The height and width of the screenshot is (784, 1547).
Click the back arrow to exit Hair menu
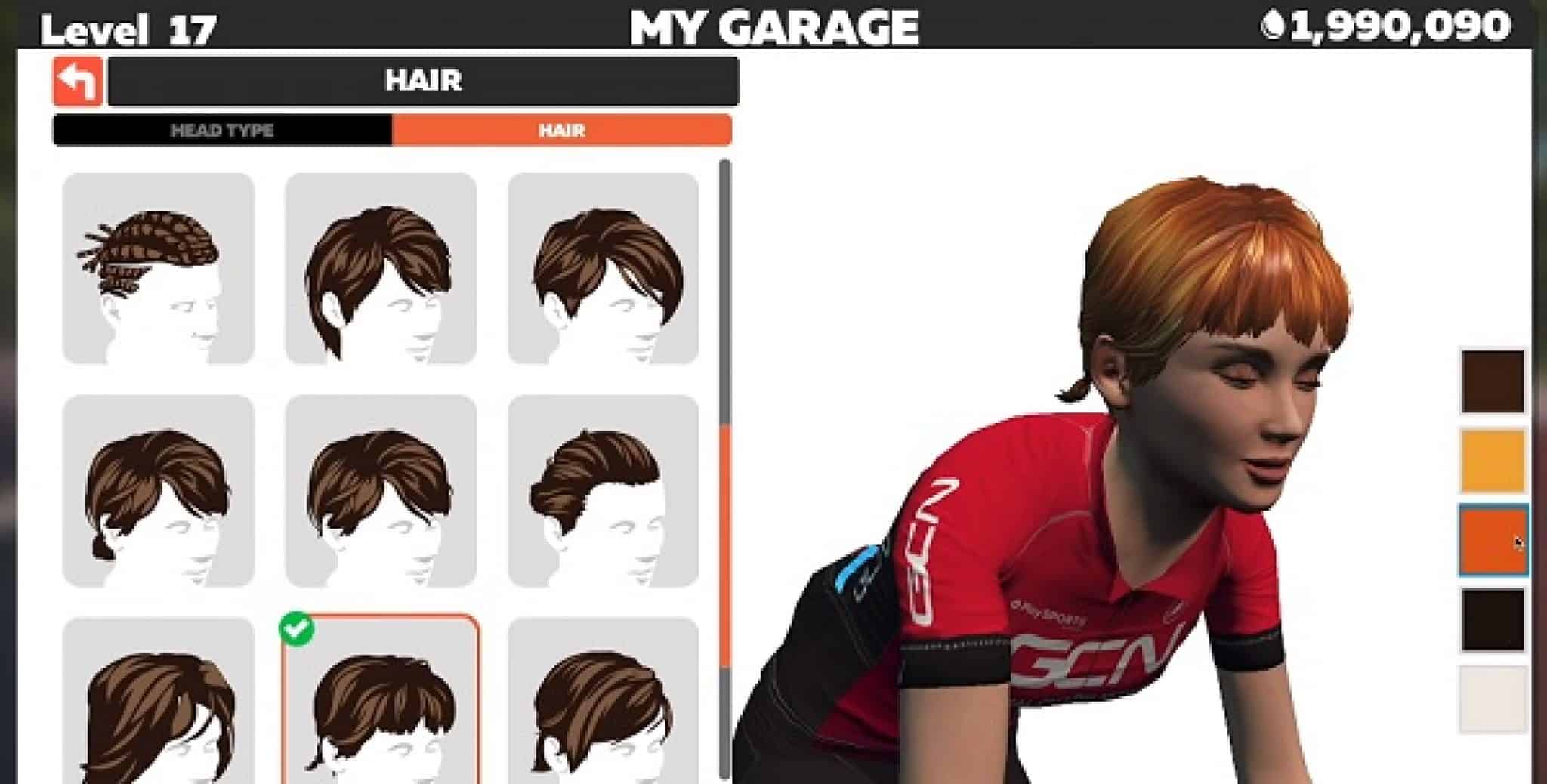pos(79,81)
